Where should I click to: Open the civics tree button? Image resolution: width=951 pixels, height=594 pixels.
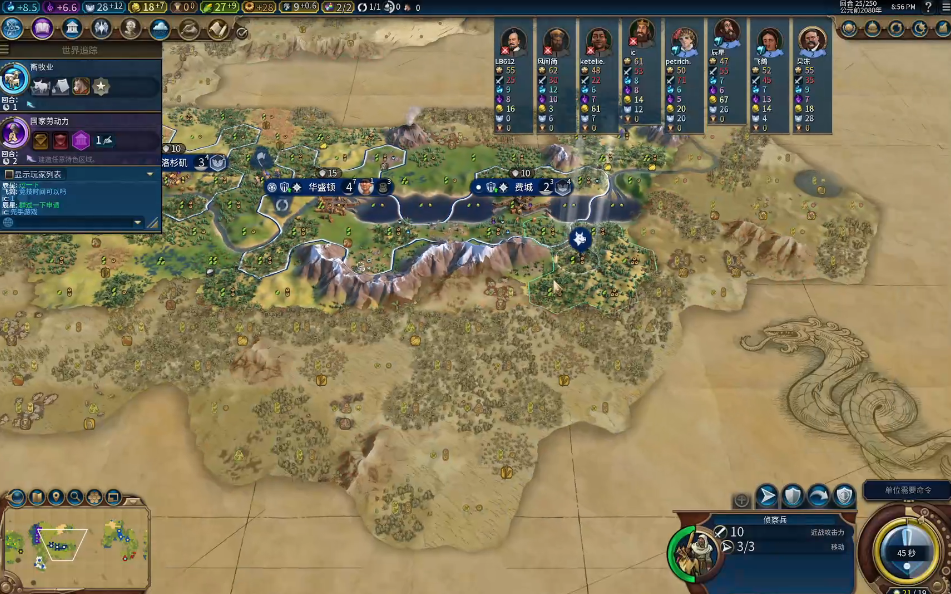click(x=42, y=28)
